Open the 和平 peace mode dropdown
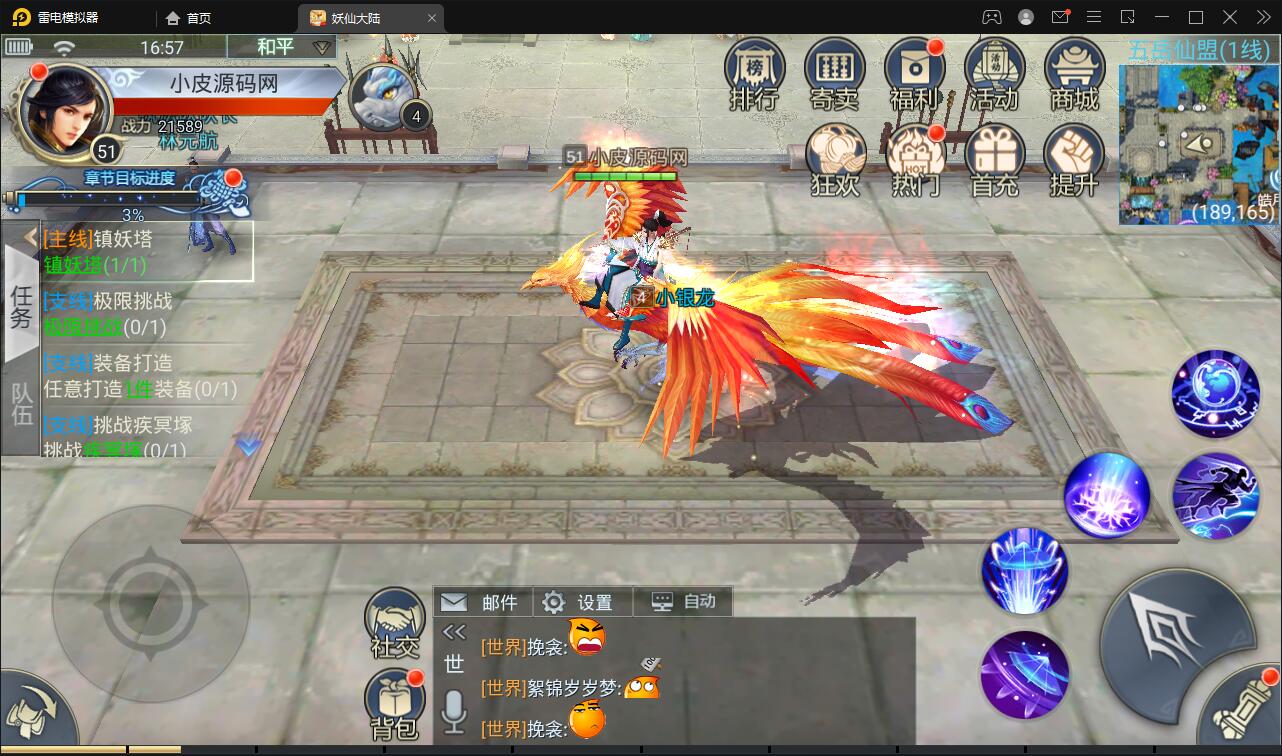 point(283,47)
